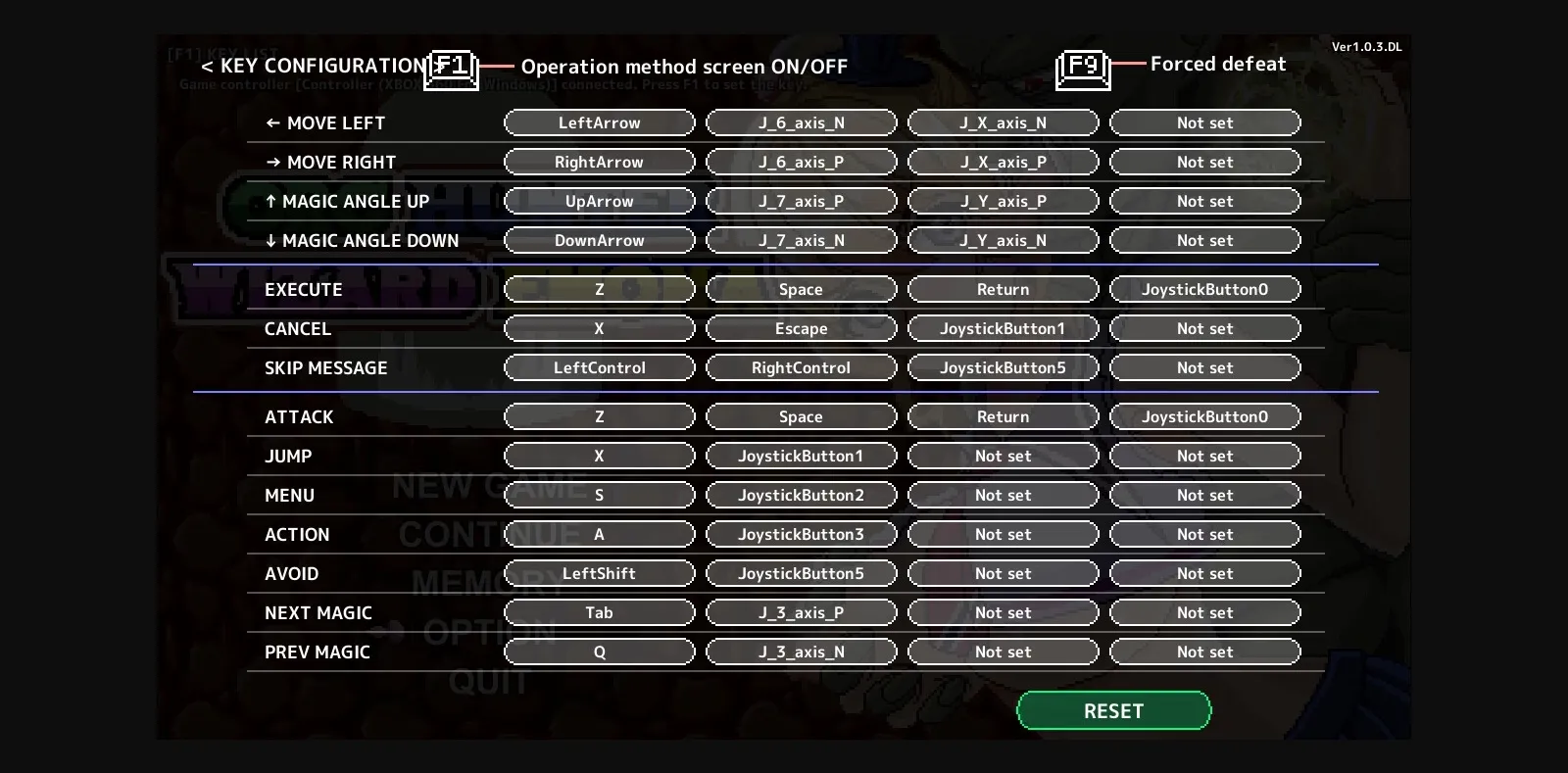This screenshot has height=773, width=1568.
Task: Go back via KEY CONFIGURATION arrow
Action: (x=206, y=66)
